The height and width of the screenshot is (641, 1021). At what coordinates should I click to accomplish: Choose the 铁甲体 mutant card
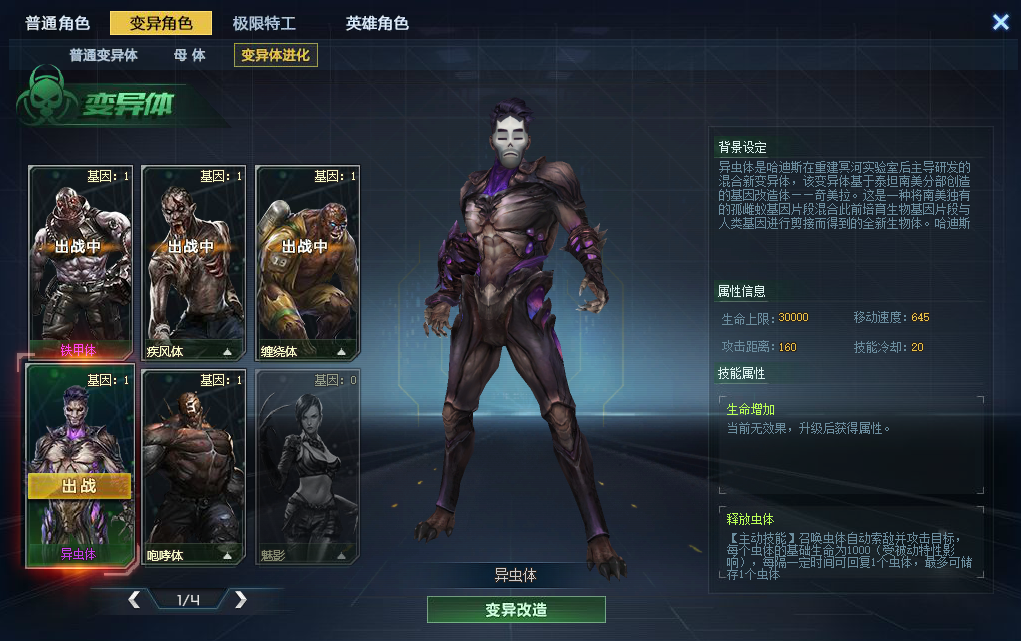tap(80, 262)
